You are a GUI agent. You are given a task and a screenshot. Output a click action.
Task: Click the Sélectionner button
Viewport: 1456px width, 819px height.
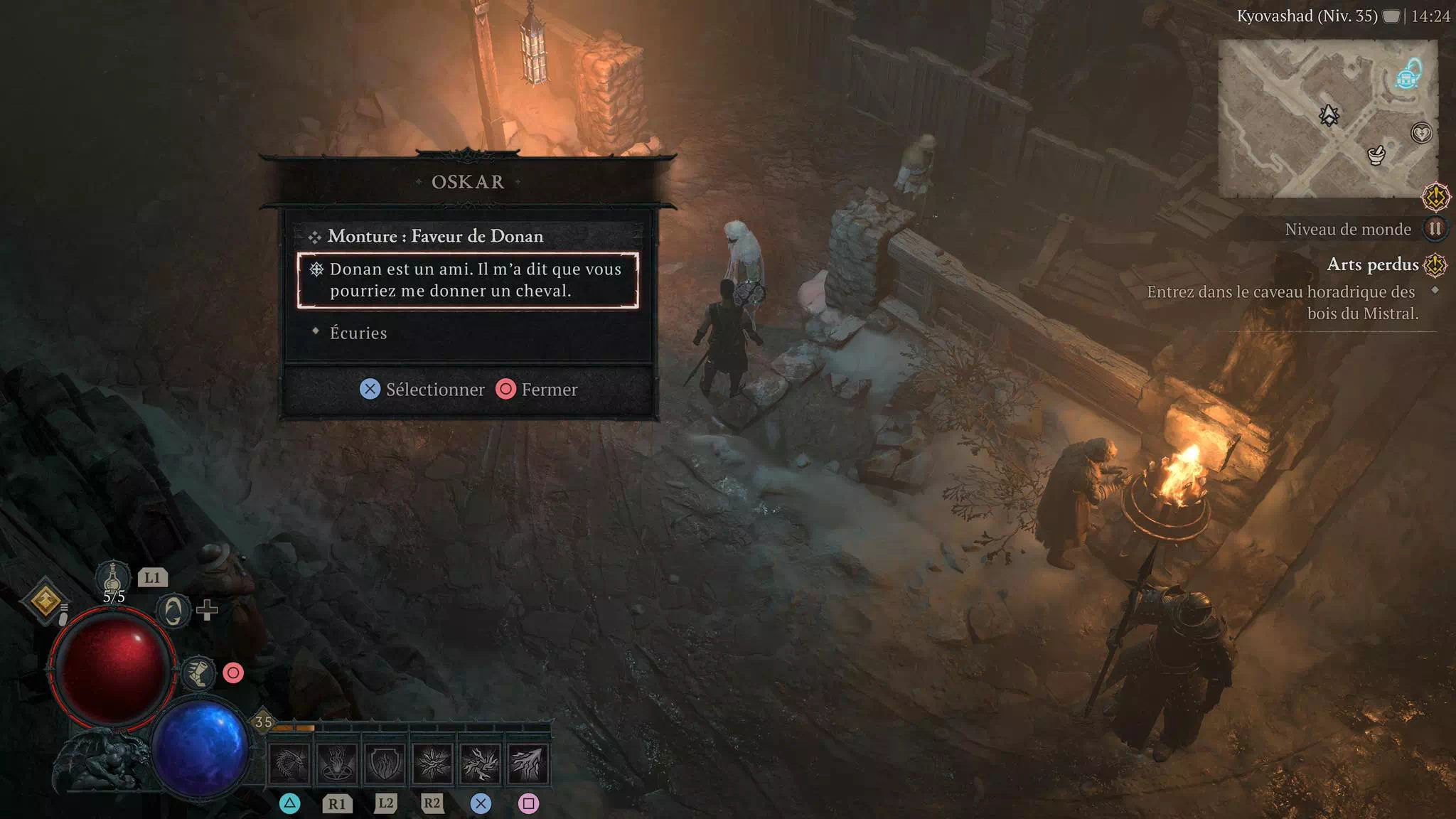tap(422, 390)
